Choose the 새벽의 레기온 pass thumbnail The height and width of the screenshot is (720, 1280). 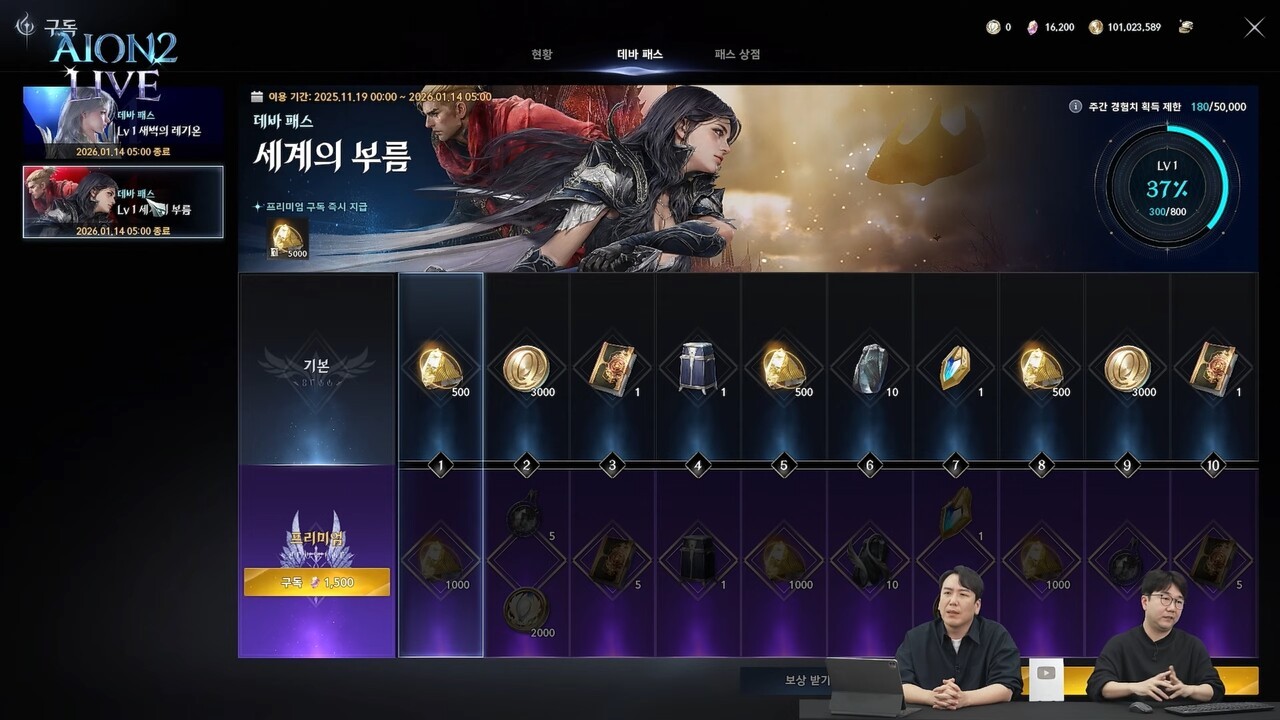123,123
